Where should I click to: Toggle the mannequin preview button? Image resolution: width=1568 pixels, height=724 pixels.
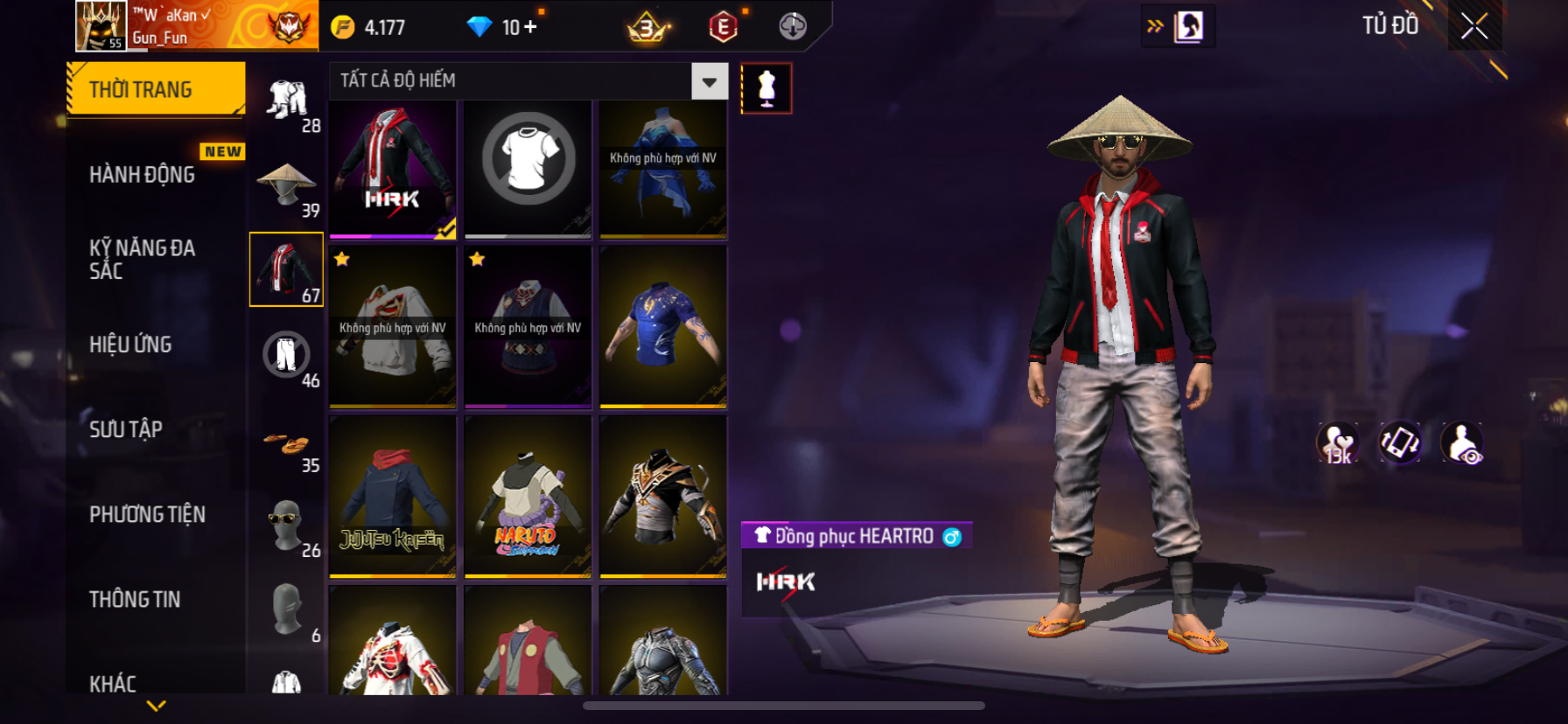point(766,88)
